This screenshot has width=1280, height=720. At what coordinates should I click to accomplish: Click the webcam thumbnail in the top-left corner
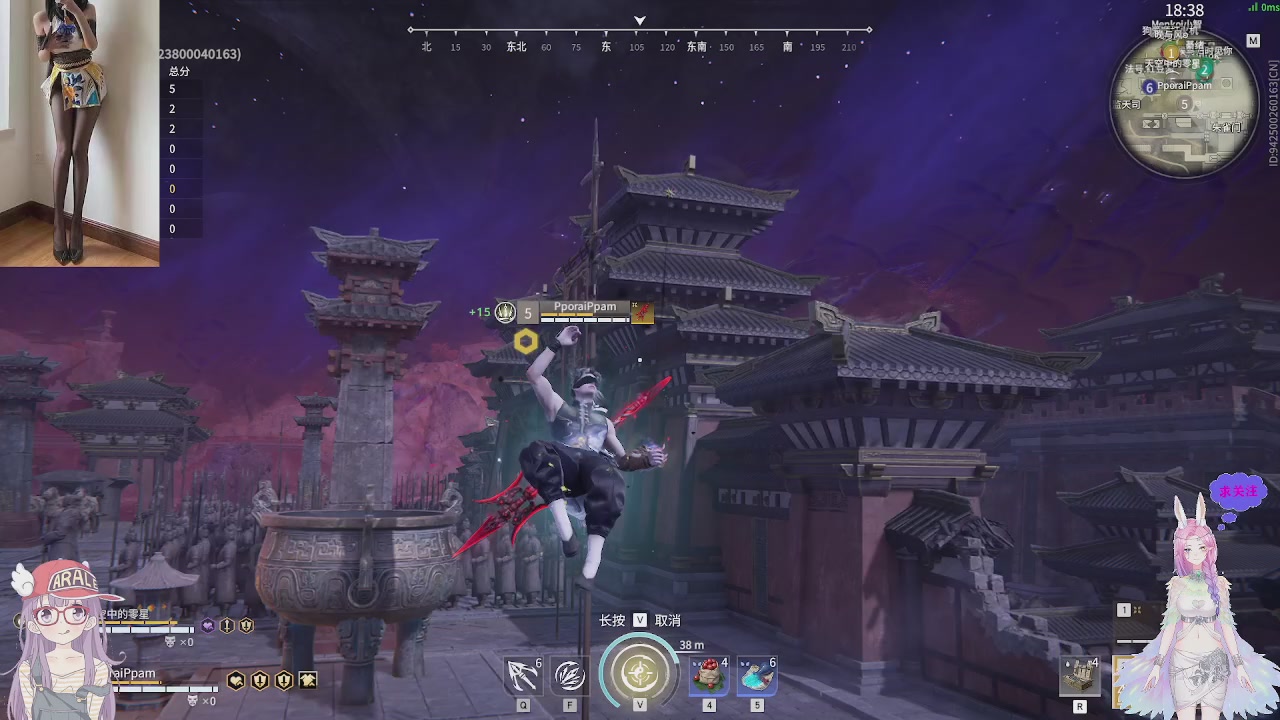click(x=78, y=130)
